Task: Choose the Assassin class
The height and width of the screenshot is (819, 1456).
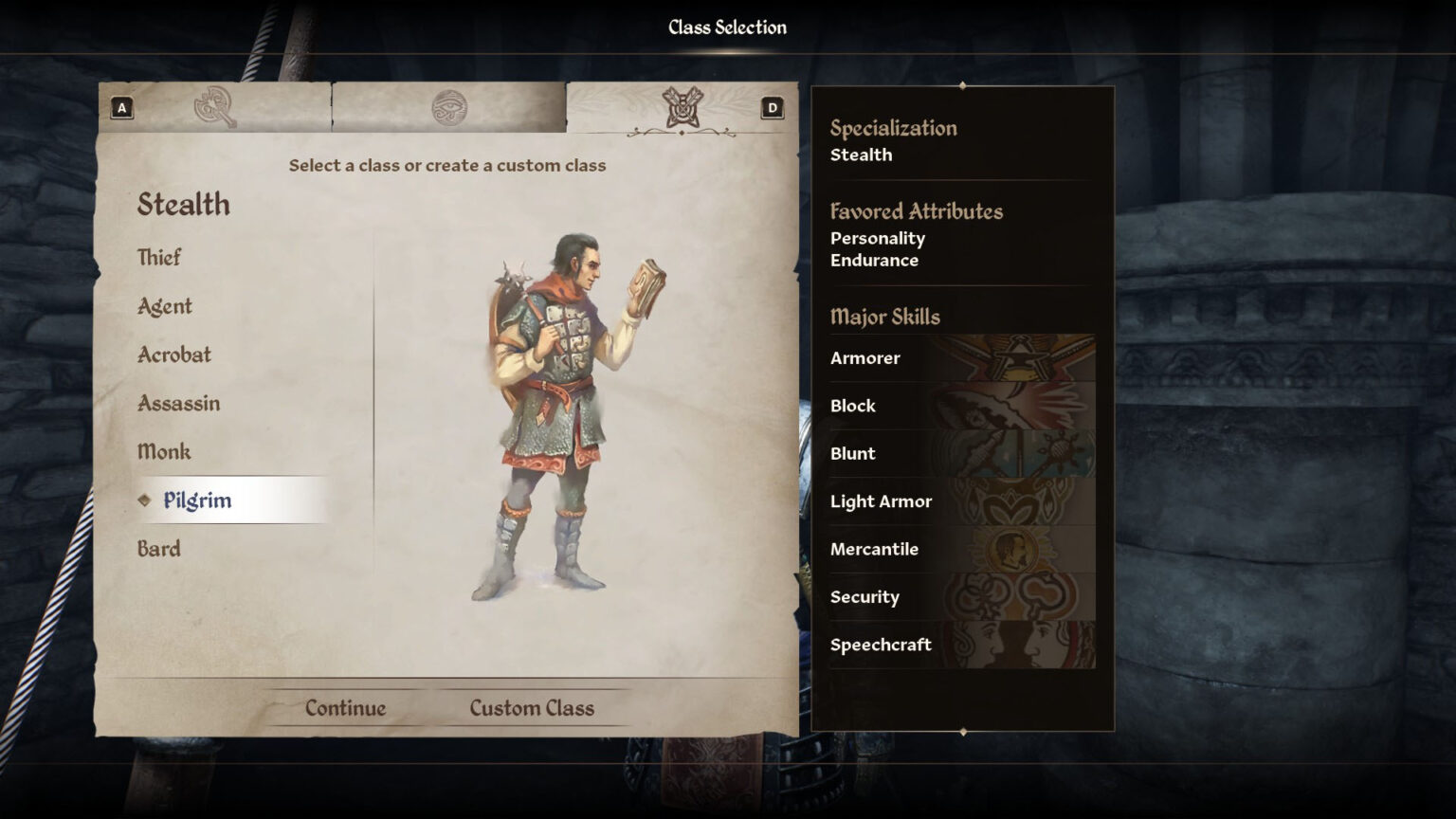Action: coord(177,403)
